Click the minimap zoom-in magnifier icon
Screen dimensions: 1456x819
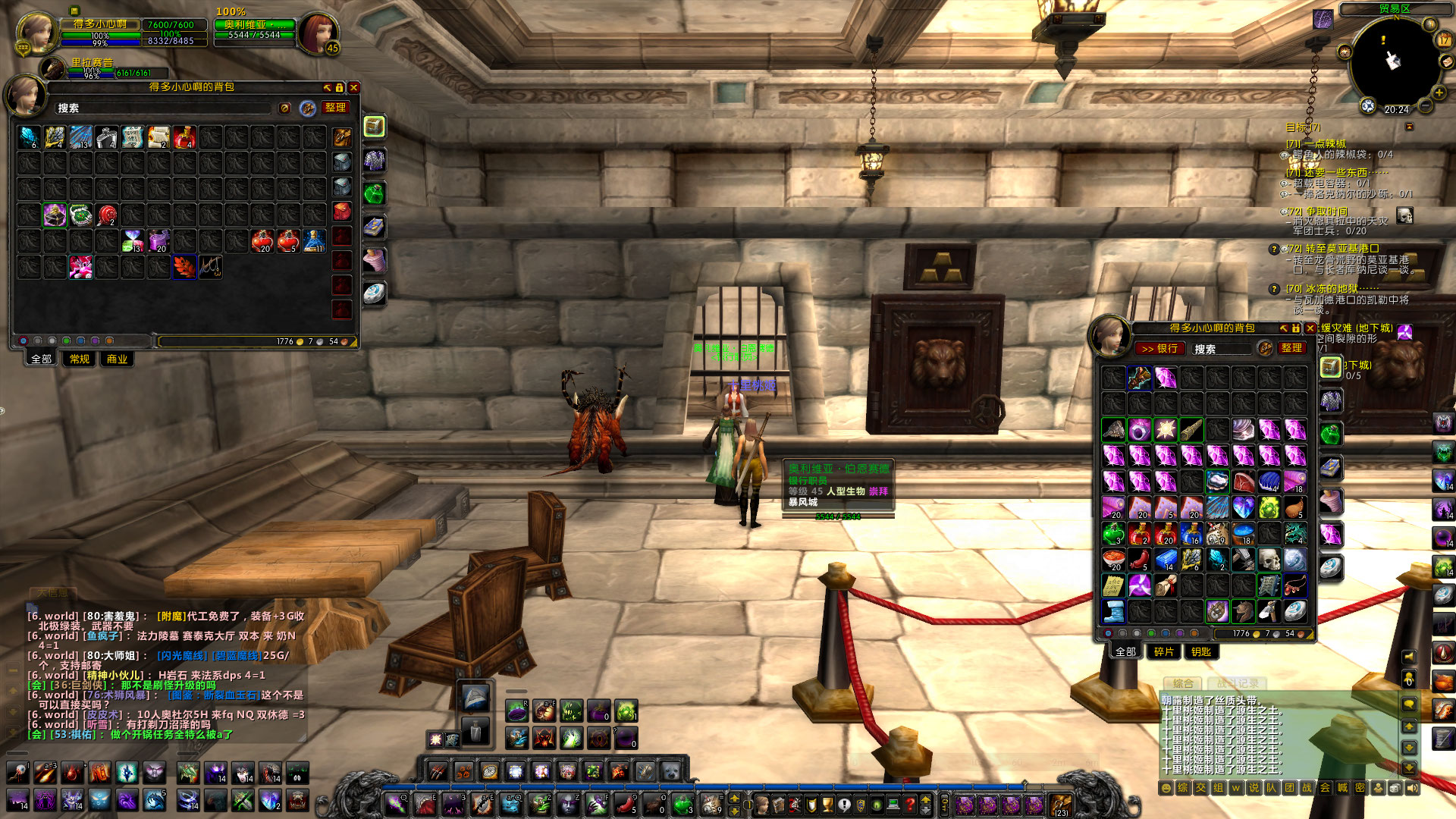point(1439,92)
